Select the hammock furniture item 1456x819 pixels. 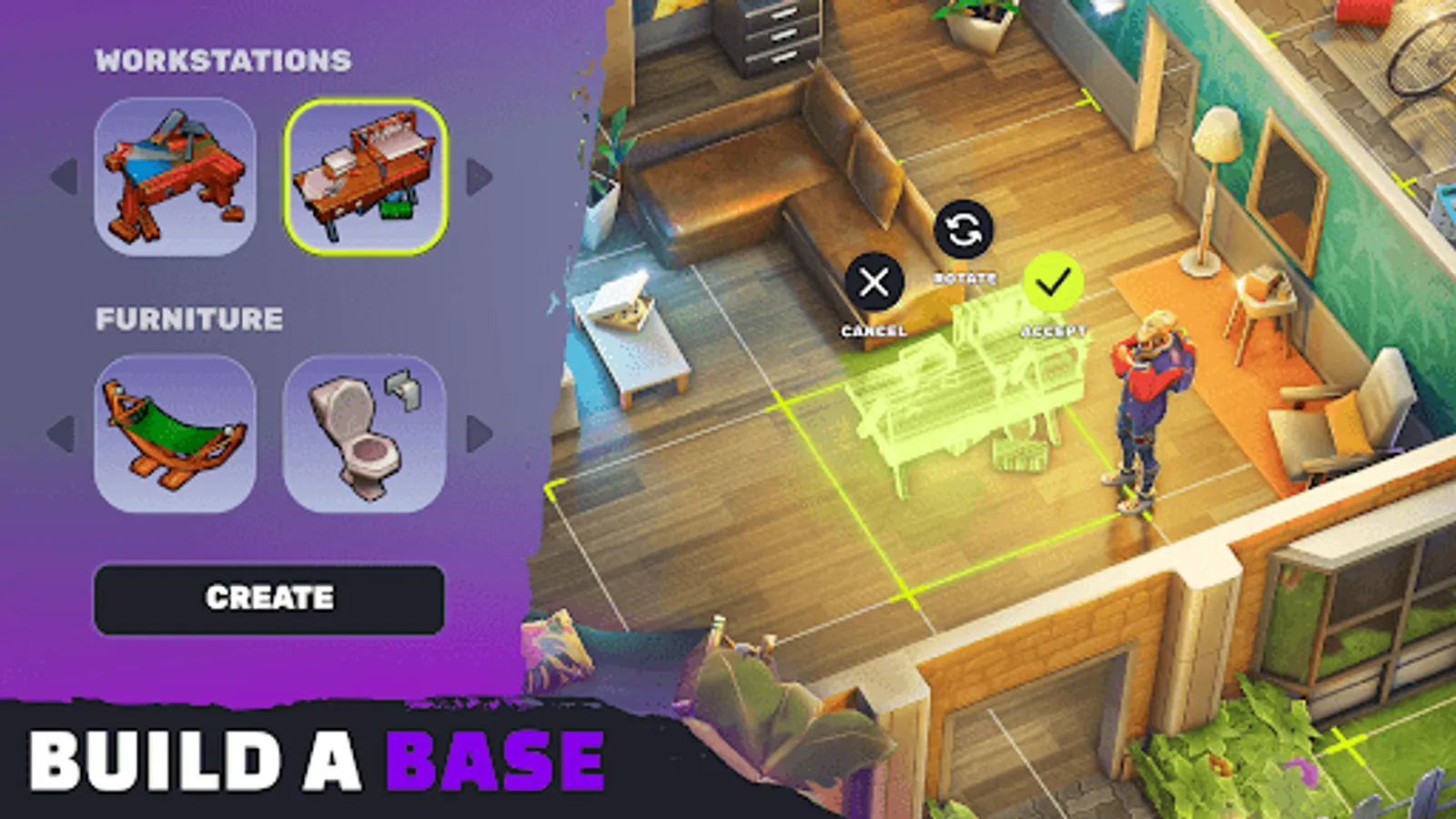[176, 434]
